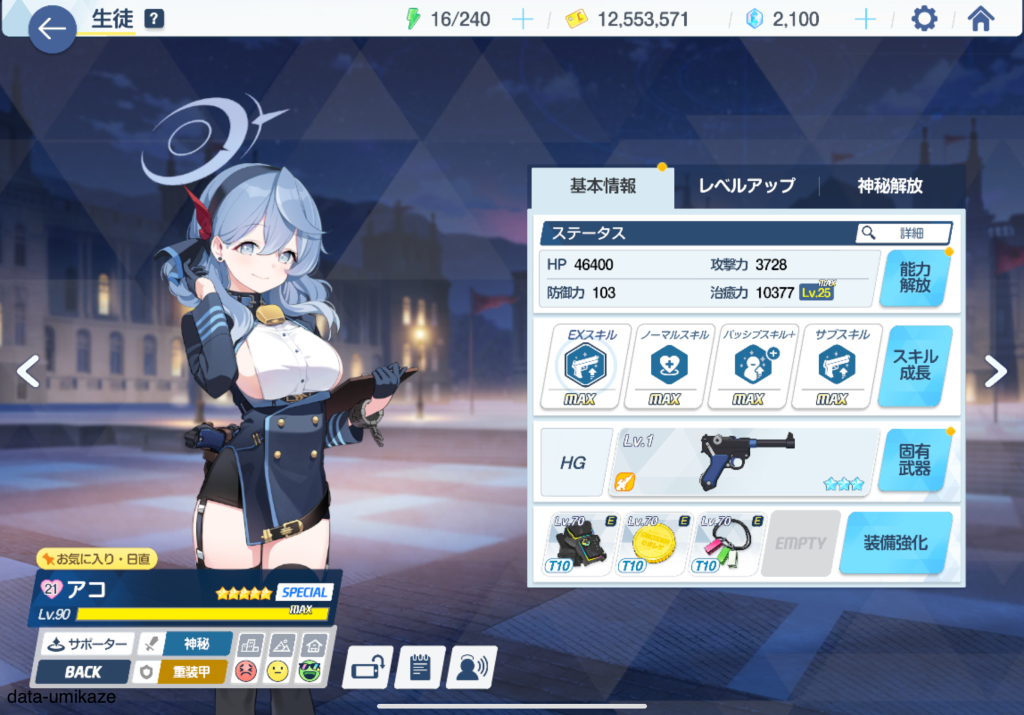Add energy with the plus button

pyautogui.click(x=522, y=19)
